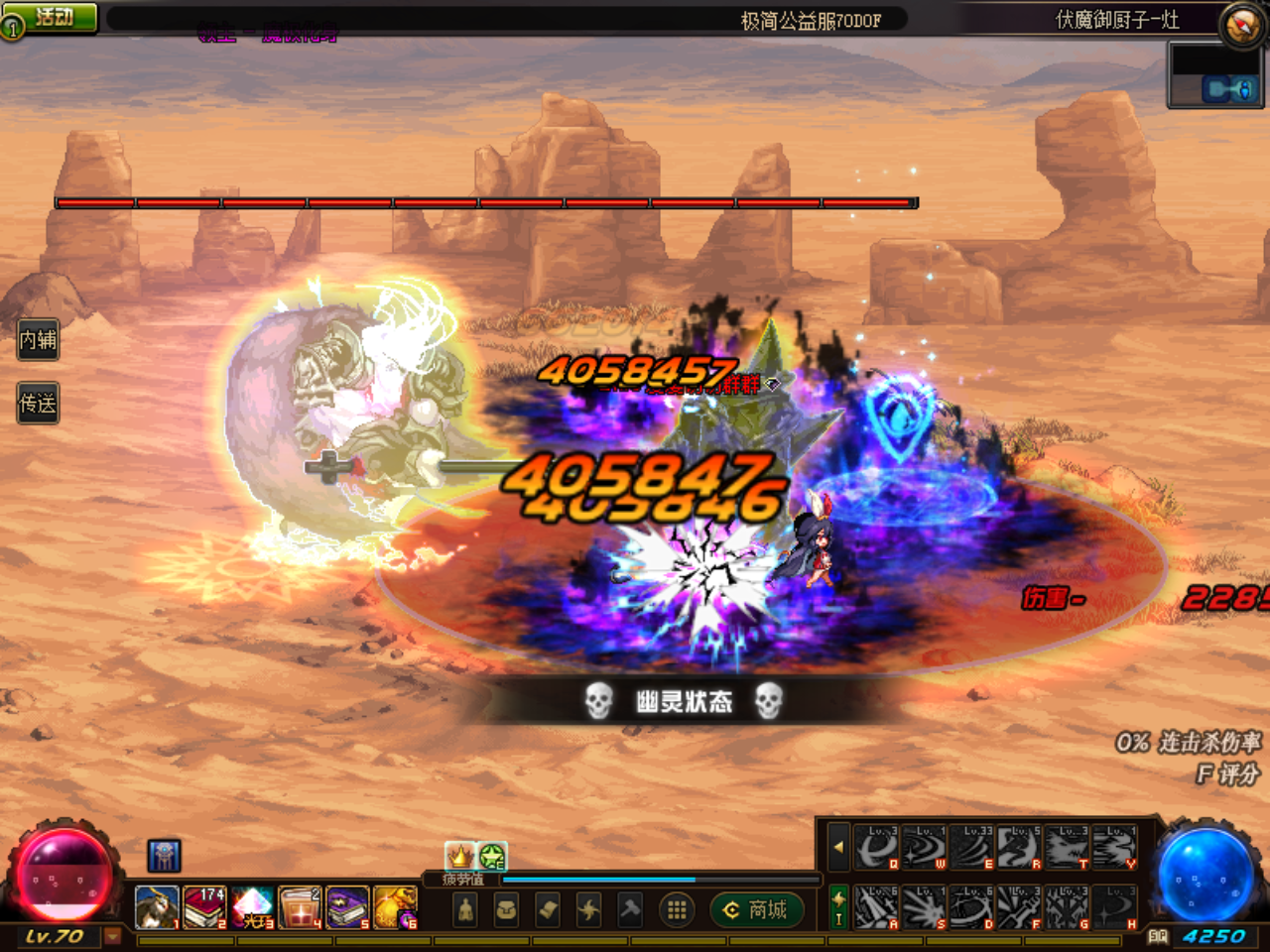Open the inventory bag icon

click(x=504, y=910)
